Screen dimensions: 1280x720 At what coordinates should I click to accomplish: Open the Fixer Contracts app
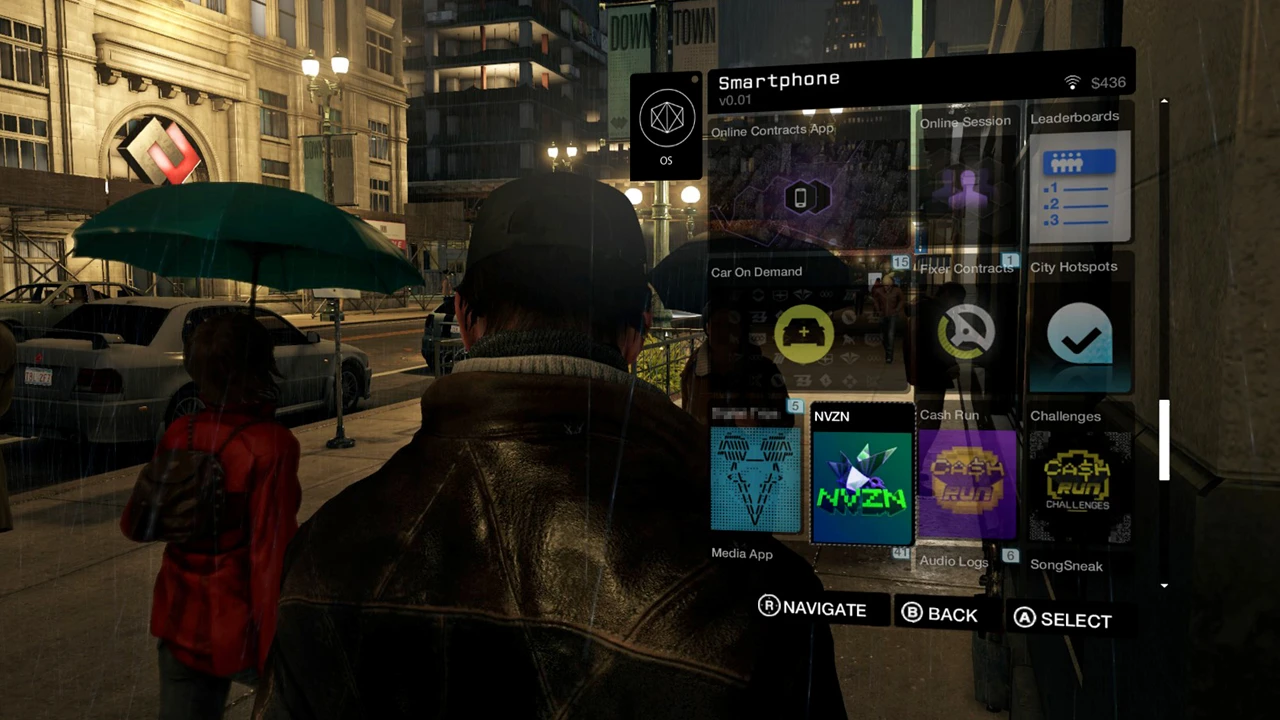click(965, 330)
